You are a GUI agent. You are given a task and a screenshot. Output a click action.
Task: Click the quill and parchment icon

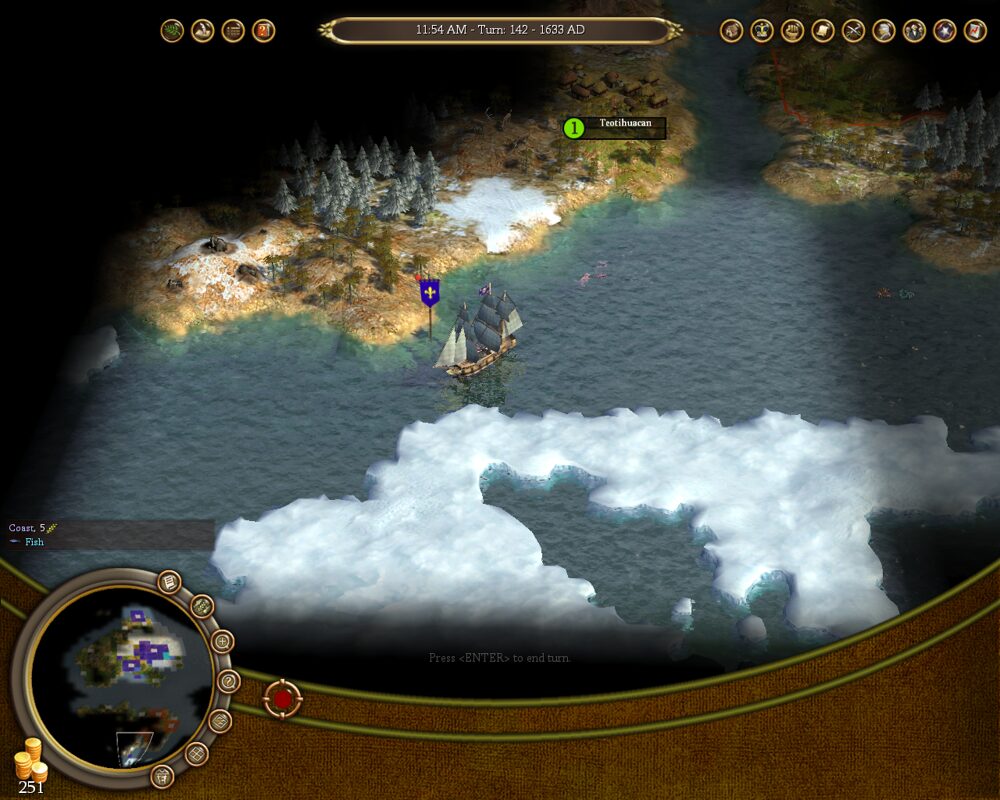tap(202, 31)
